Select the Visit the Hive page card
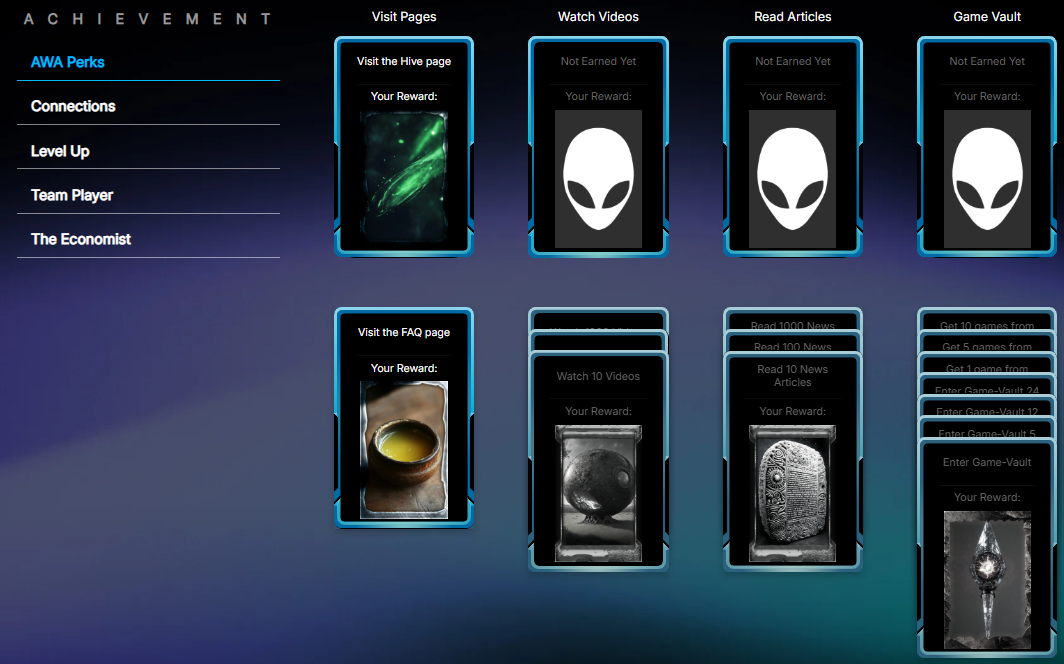The height and width of the screenshot is (664, 1064). click(x=403, y=146)
